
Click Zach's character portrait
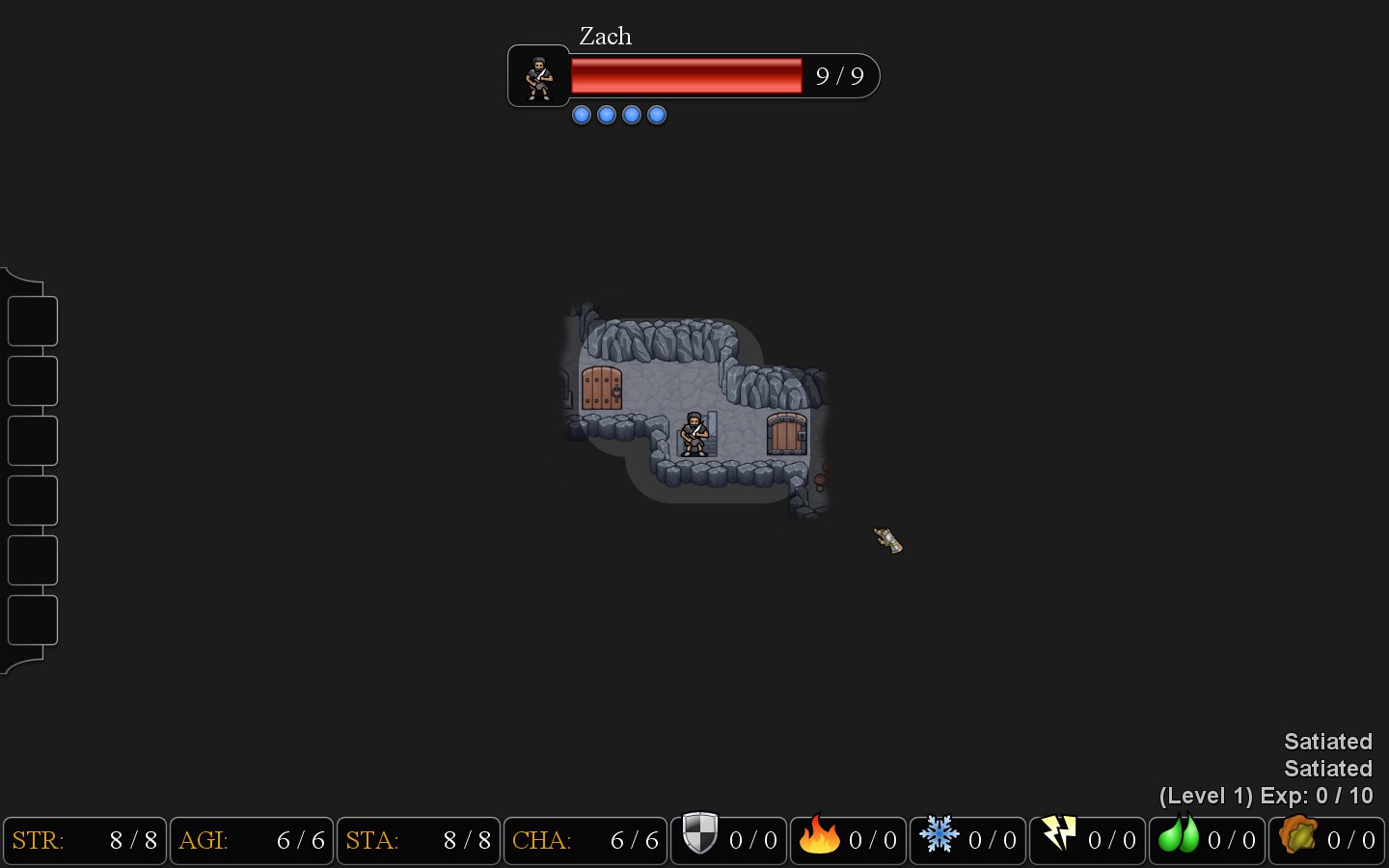point(538,77)
